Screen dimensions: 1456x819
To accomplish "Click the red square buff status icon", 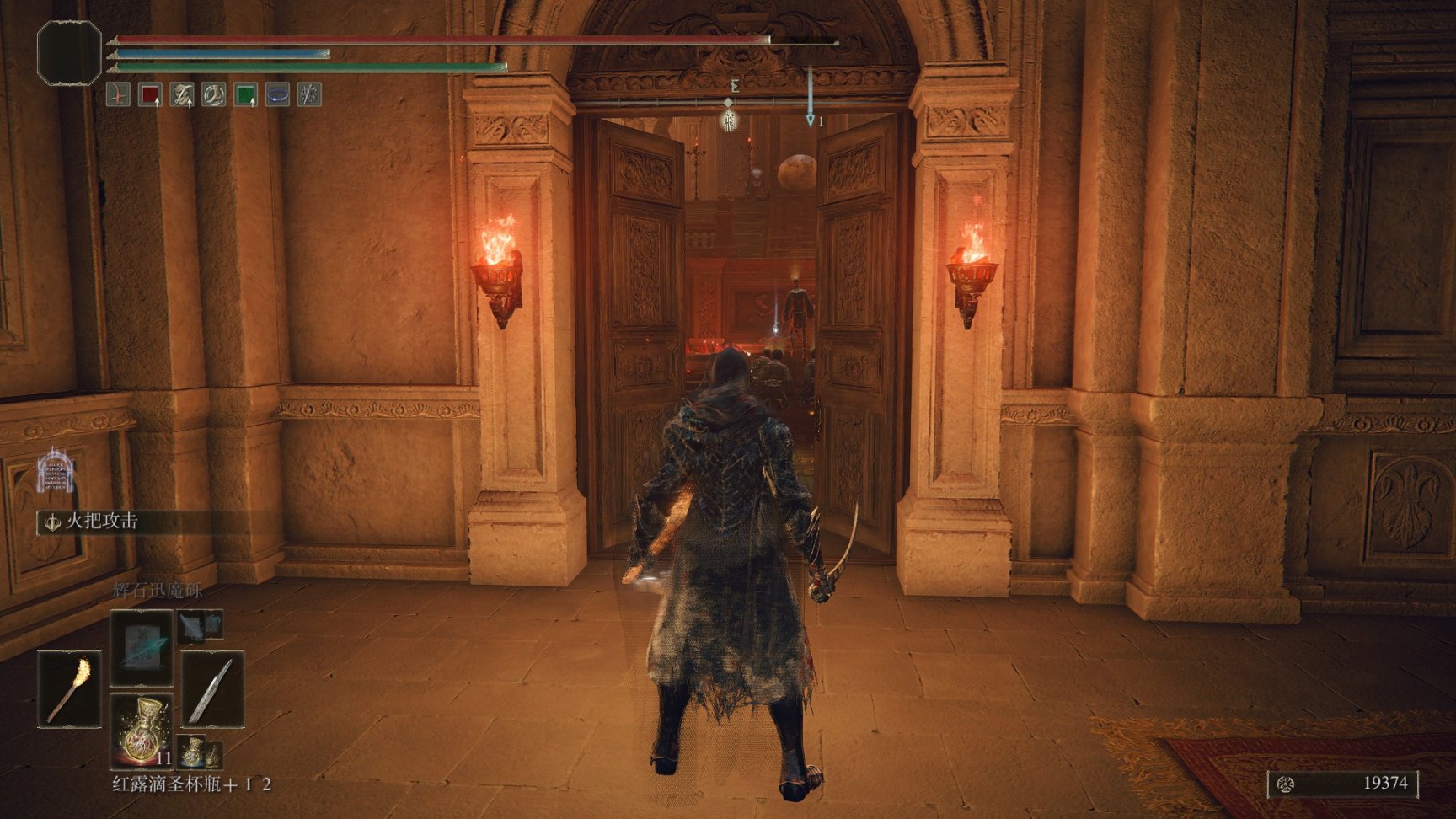I will click(x=150, y=95).
